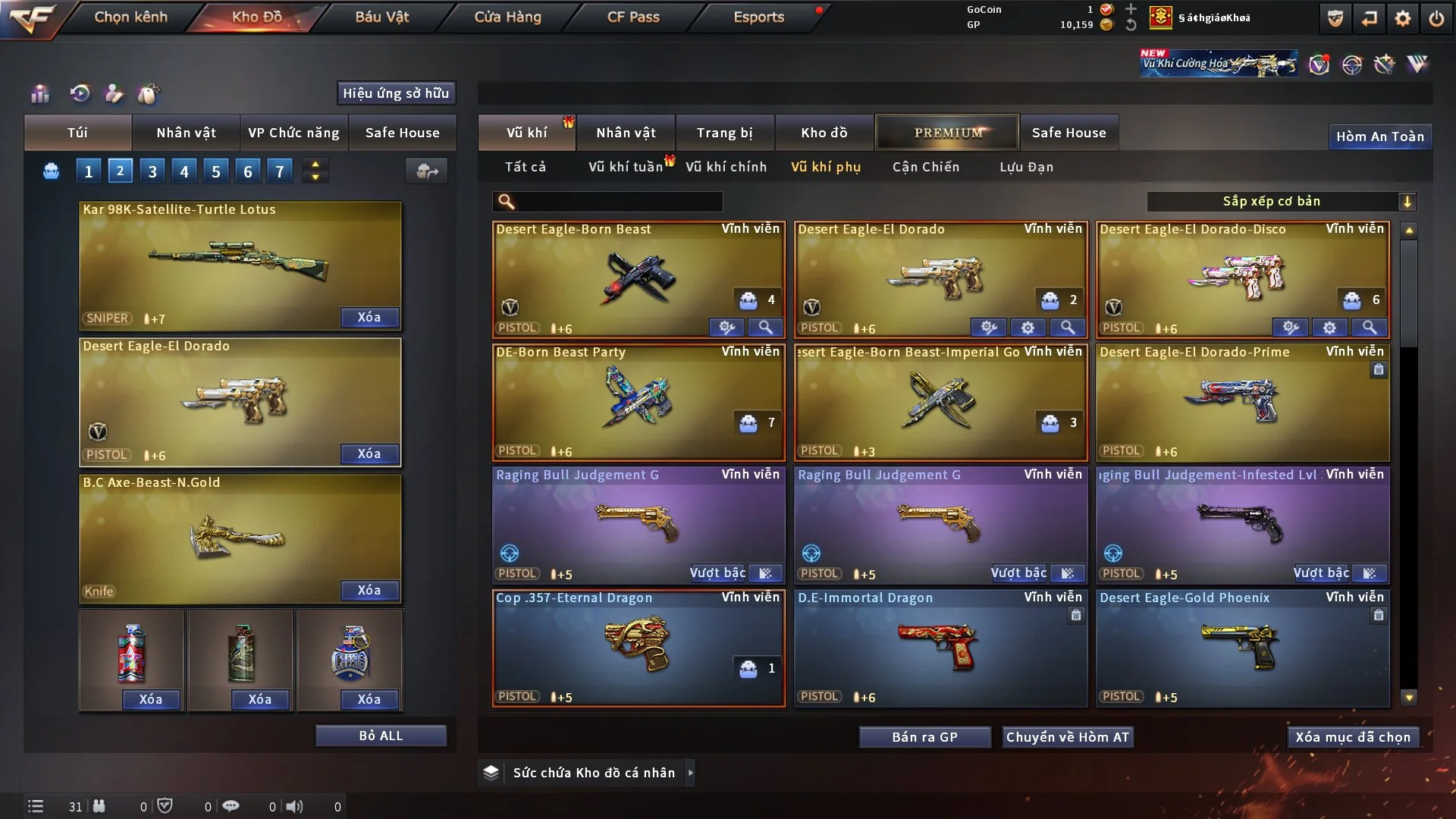Click the purchase history replay icon
Viewport: 1456px width, 819px height.
[80, 94]
